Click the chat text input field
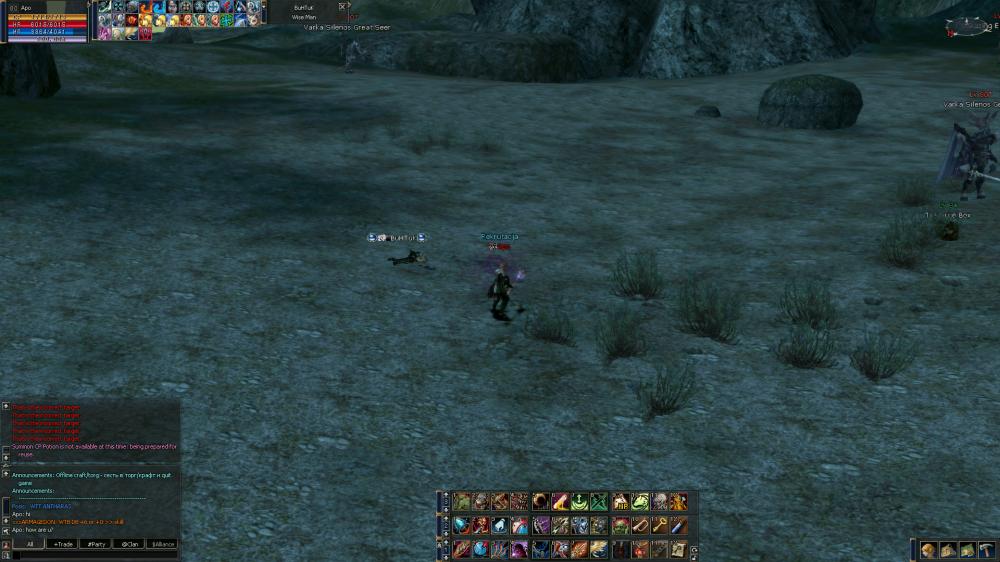This screenshot has width=1000, height=562. click(95, 555)
